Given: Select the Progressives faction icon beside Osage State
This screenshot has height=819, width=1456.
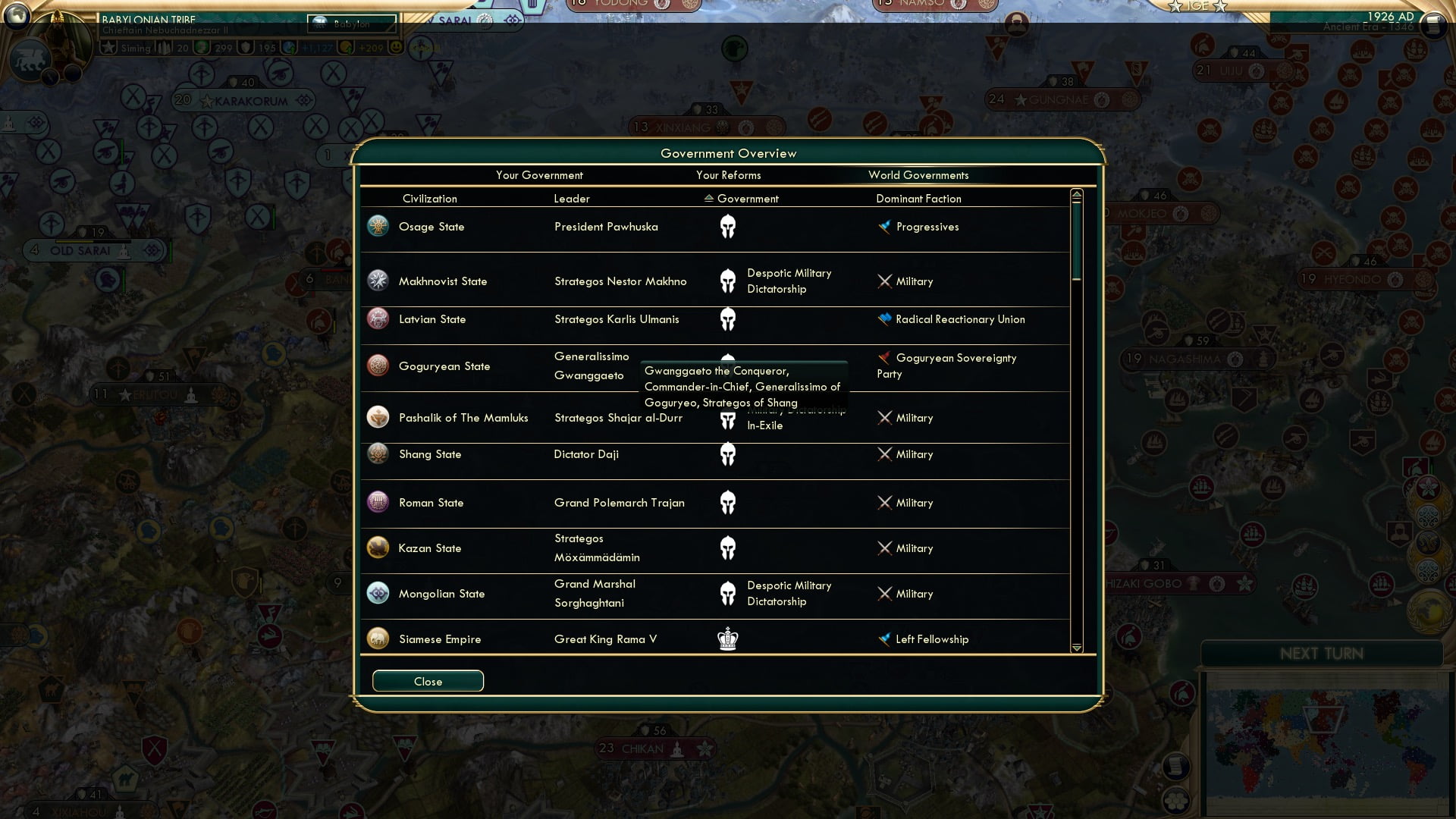Looking at the screenshot, I should tap(885, 226).
